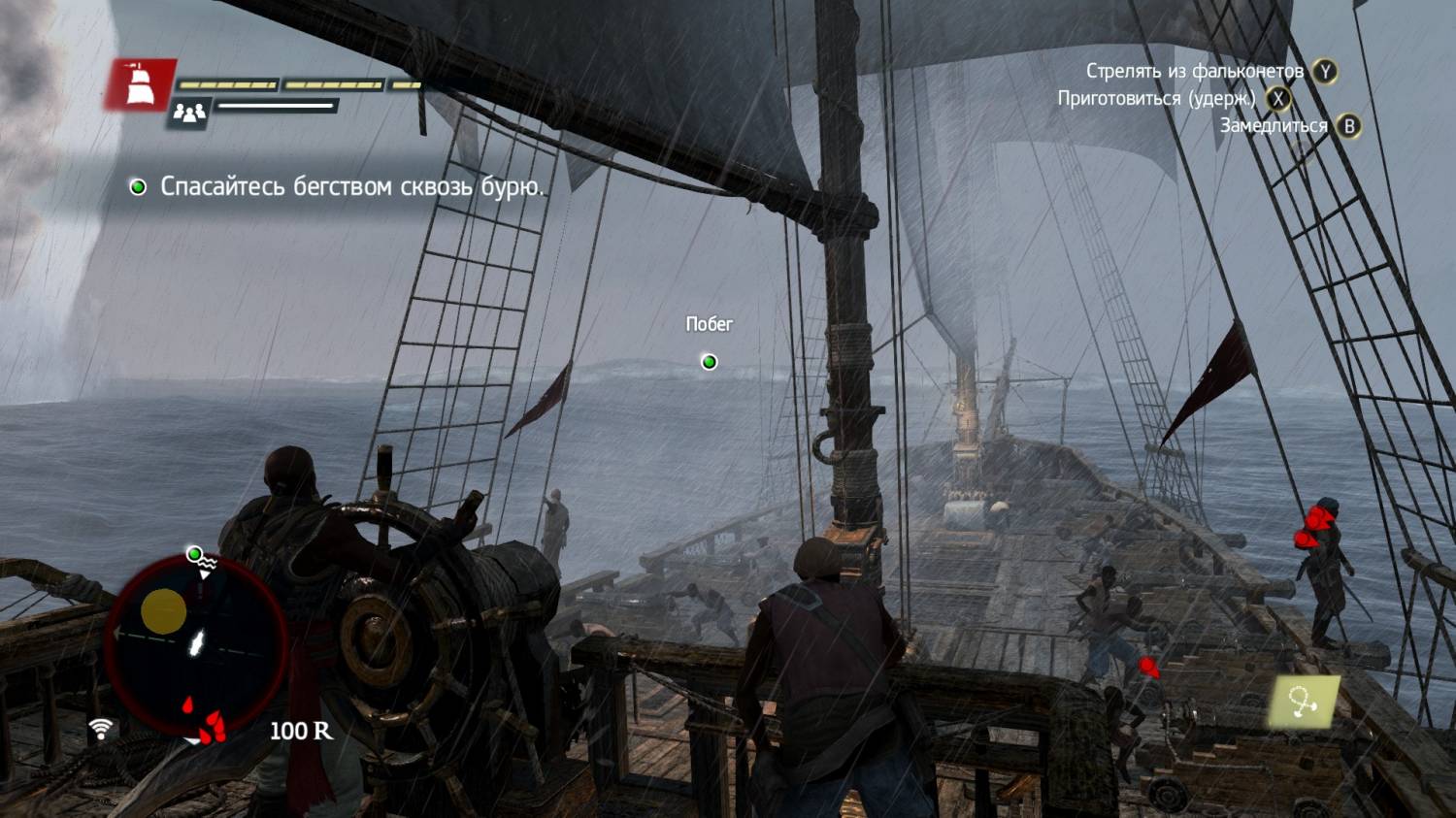1456x818 pixels.
Task: Click the circular minimap
Action: coord(195,644)
